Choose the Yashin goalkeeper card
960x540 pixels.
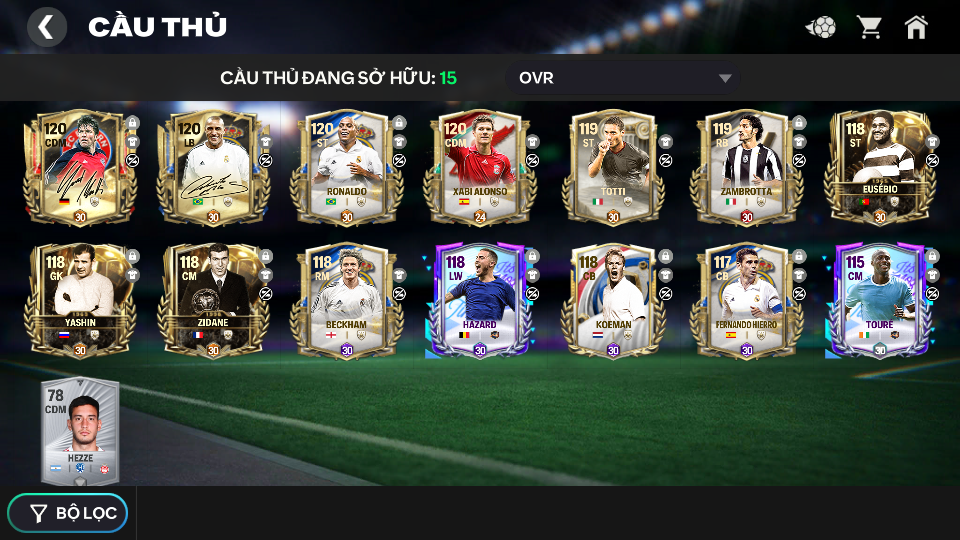coord(80,300)
